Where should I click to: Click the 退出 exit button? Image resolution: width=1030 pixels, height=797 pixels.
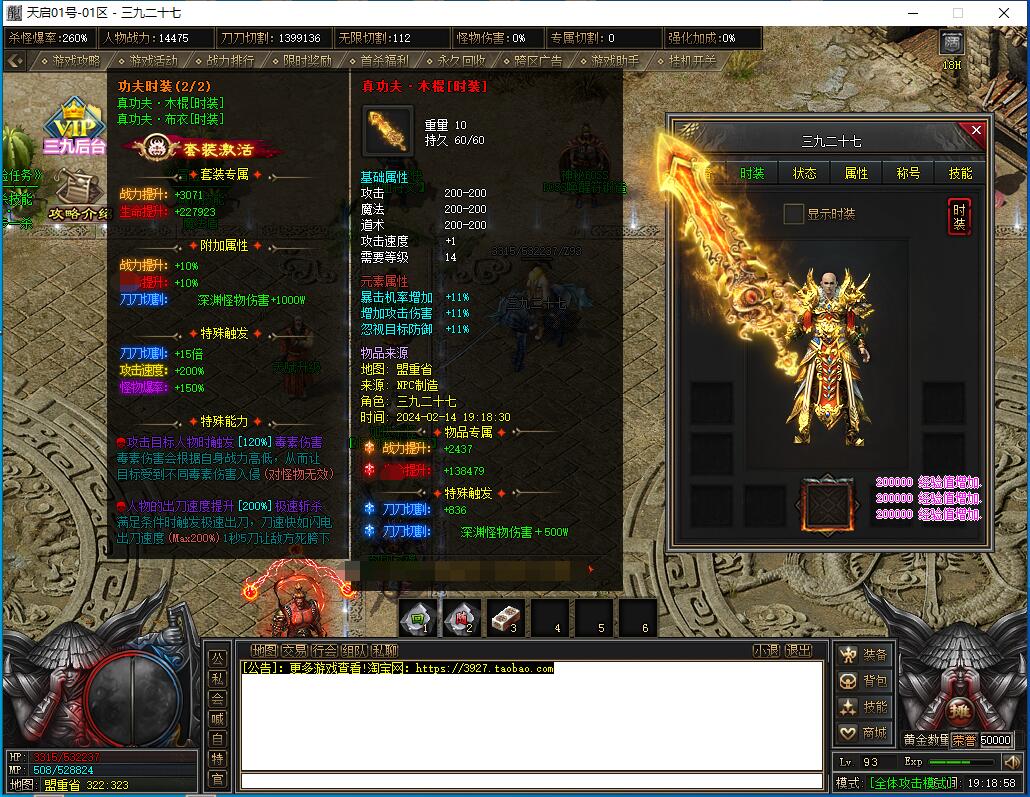coord(798,650)
